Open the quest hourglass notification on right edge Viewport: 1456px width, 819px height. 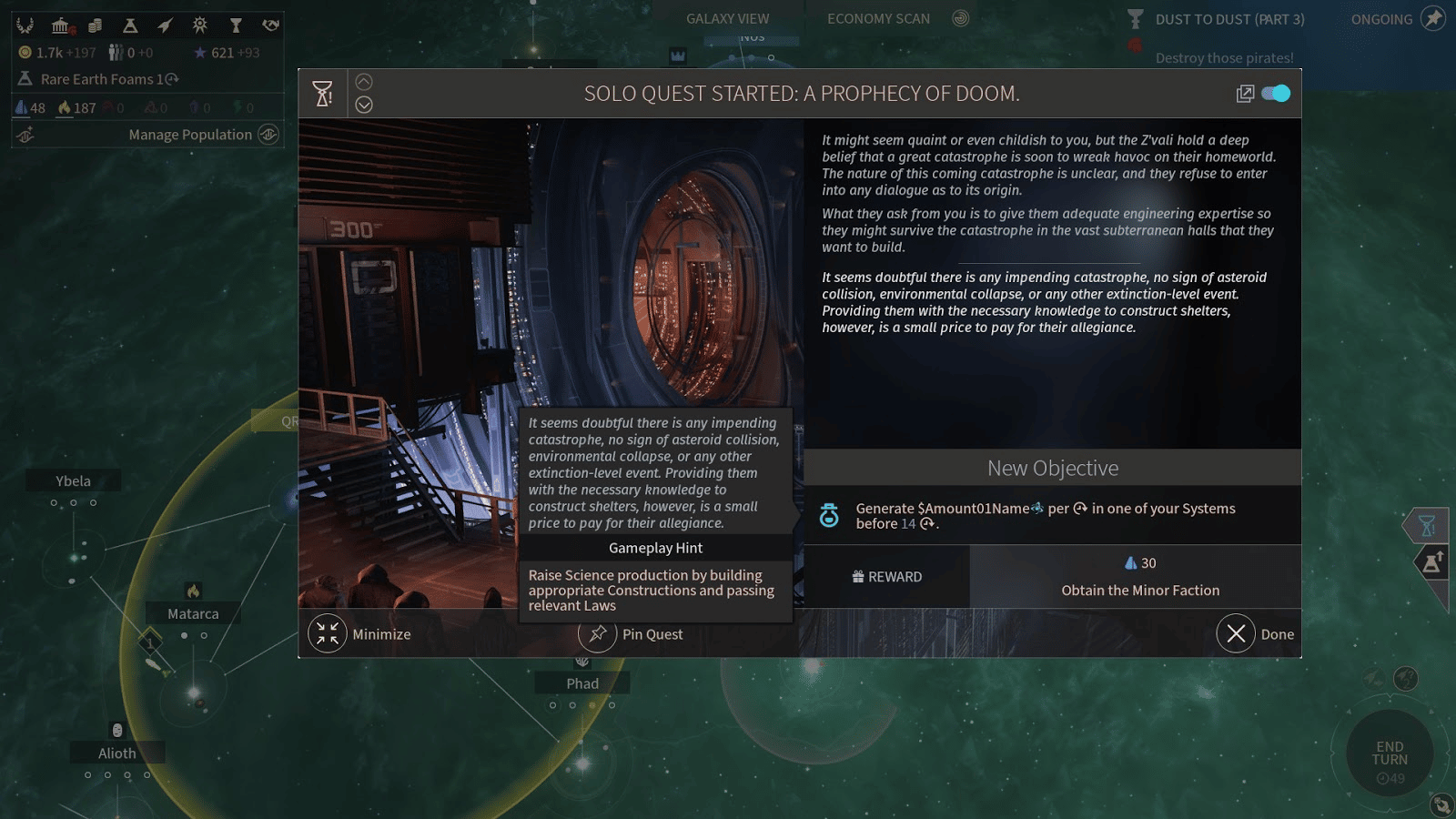coord(1427,525)
